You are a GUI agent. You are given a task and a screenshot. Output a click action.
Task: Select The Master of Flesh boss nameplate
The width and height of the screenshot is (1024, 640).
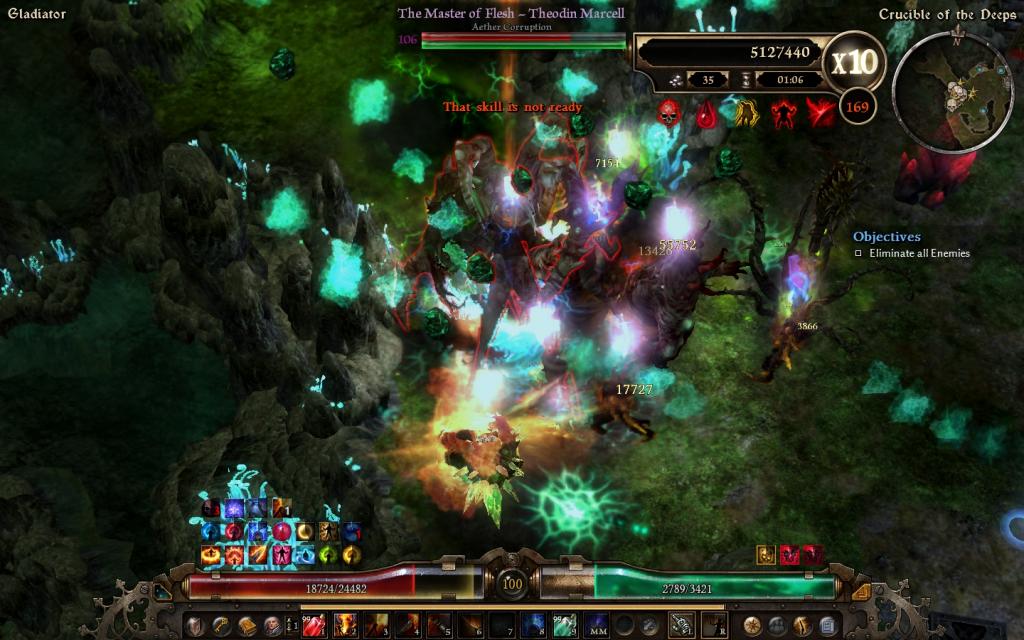pyautogui.click(x=511, y=14)
